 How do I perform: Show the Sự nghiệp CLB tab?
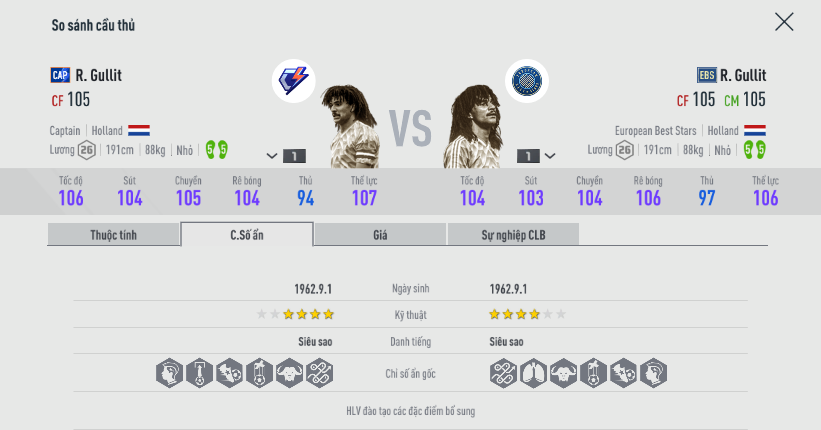513,235
